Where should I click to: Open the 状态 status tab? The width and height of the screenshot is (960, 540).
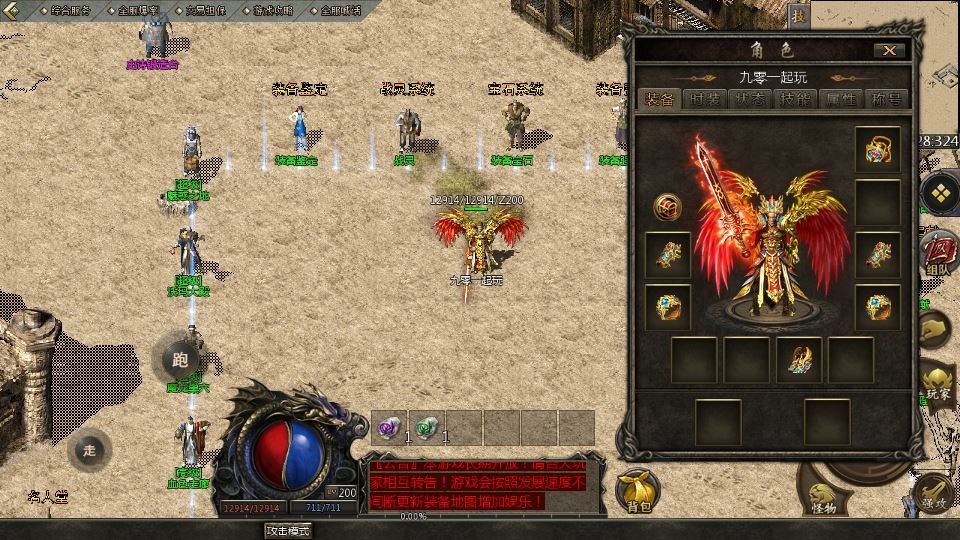751,99
